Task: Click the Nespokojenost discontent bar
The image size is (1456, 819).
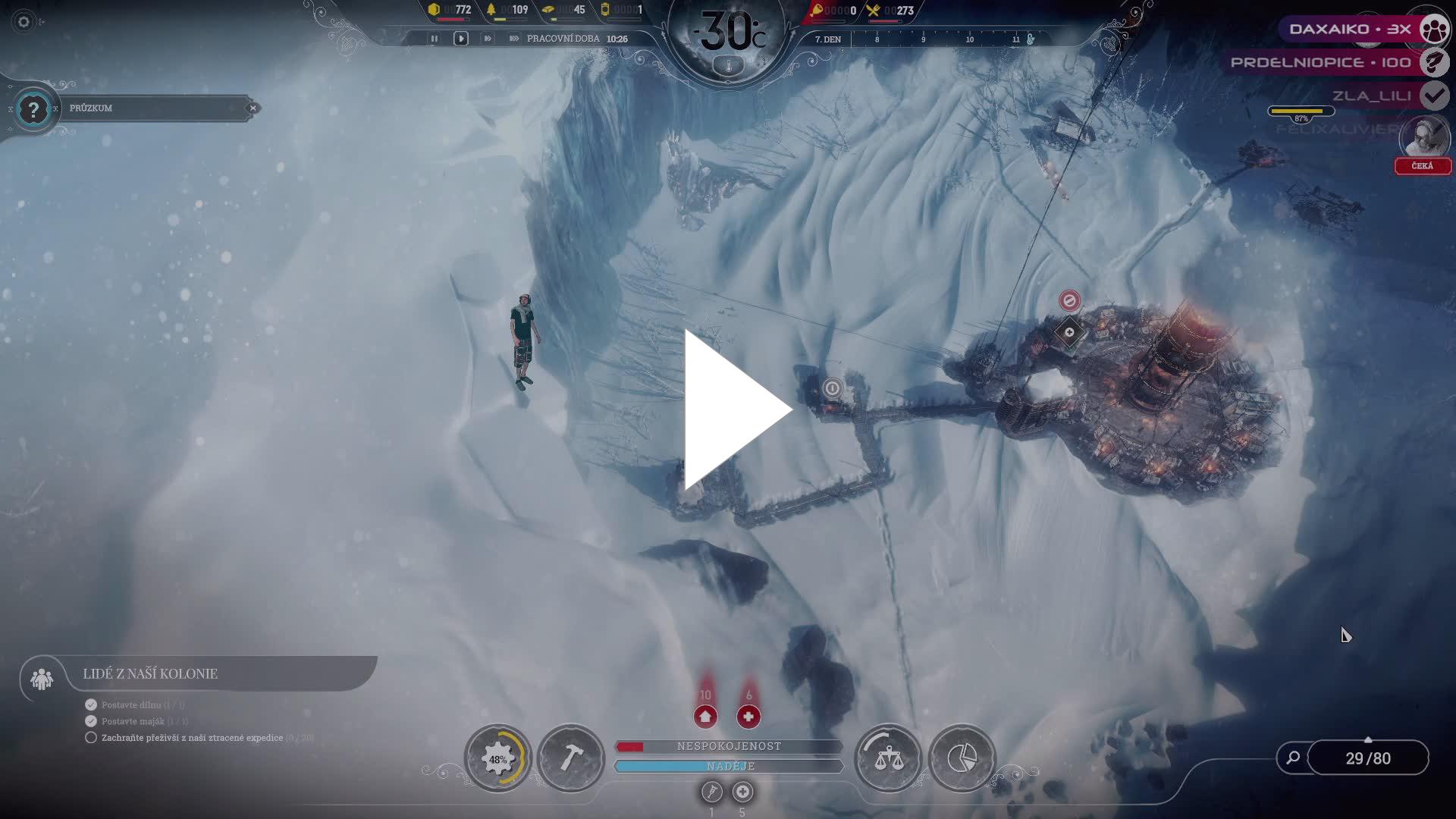Action: [x=729, y=746]
